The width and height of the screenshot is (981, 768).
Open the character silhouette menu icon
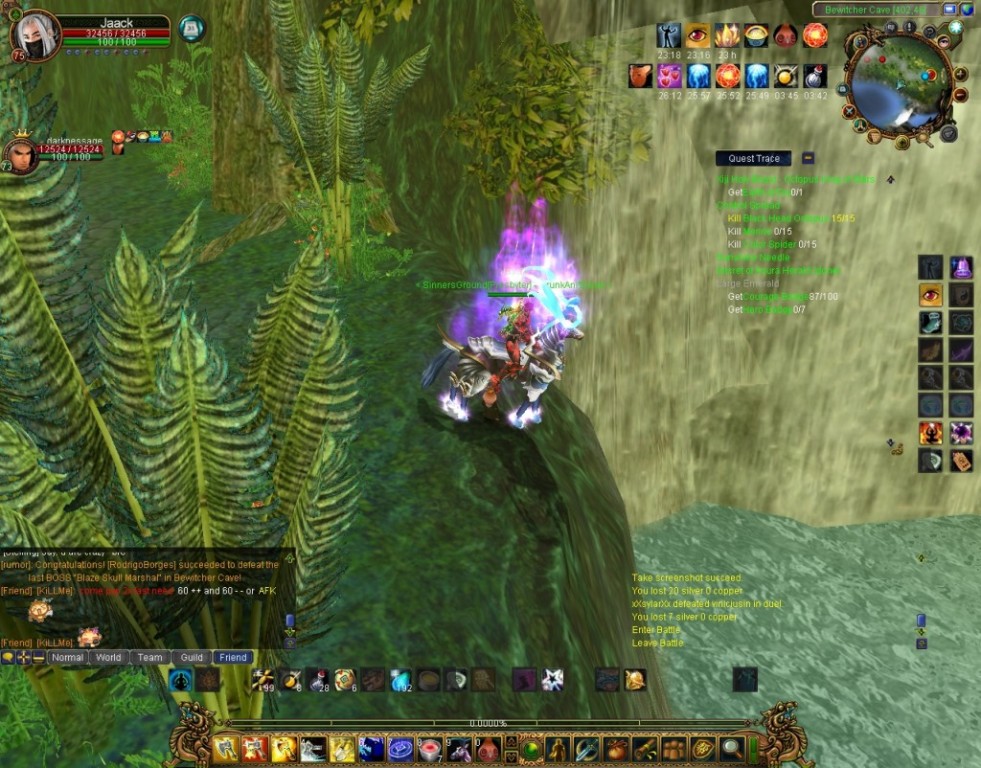pos(558,749)
